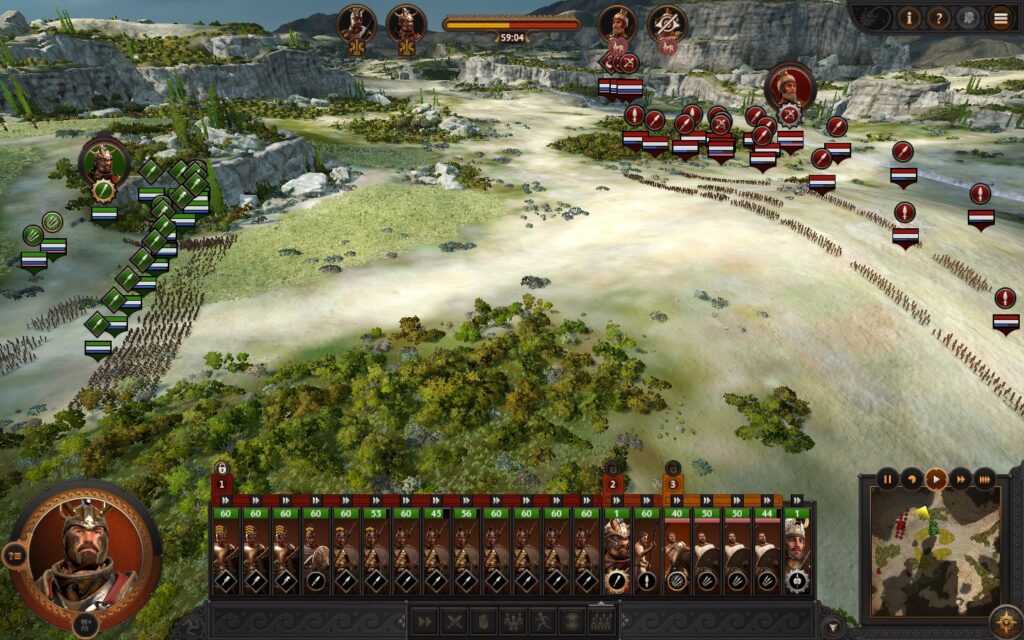
Task: Click the compass button beside the minimap
Action: [1005, 619]
